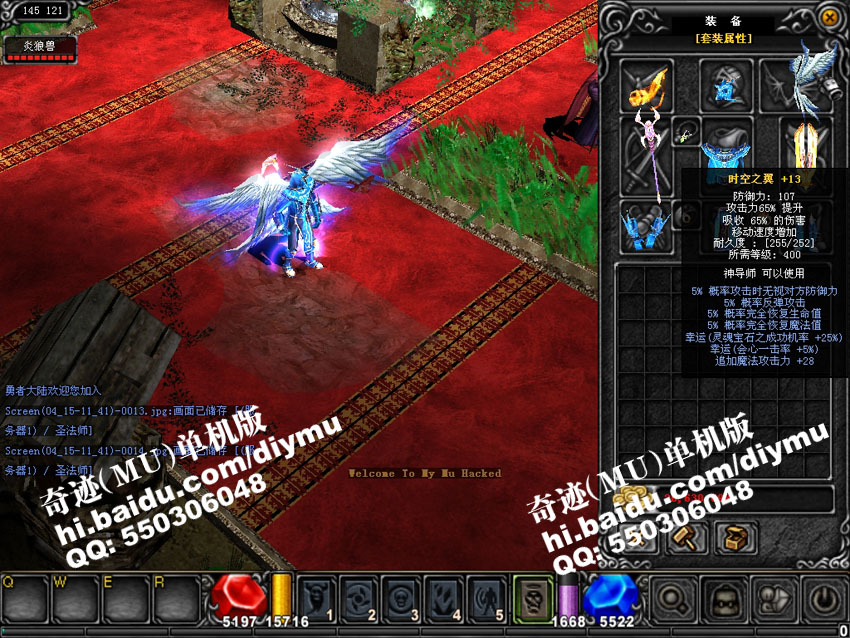Click the hammer repair button

coord(688,538)
